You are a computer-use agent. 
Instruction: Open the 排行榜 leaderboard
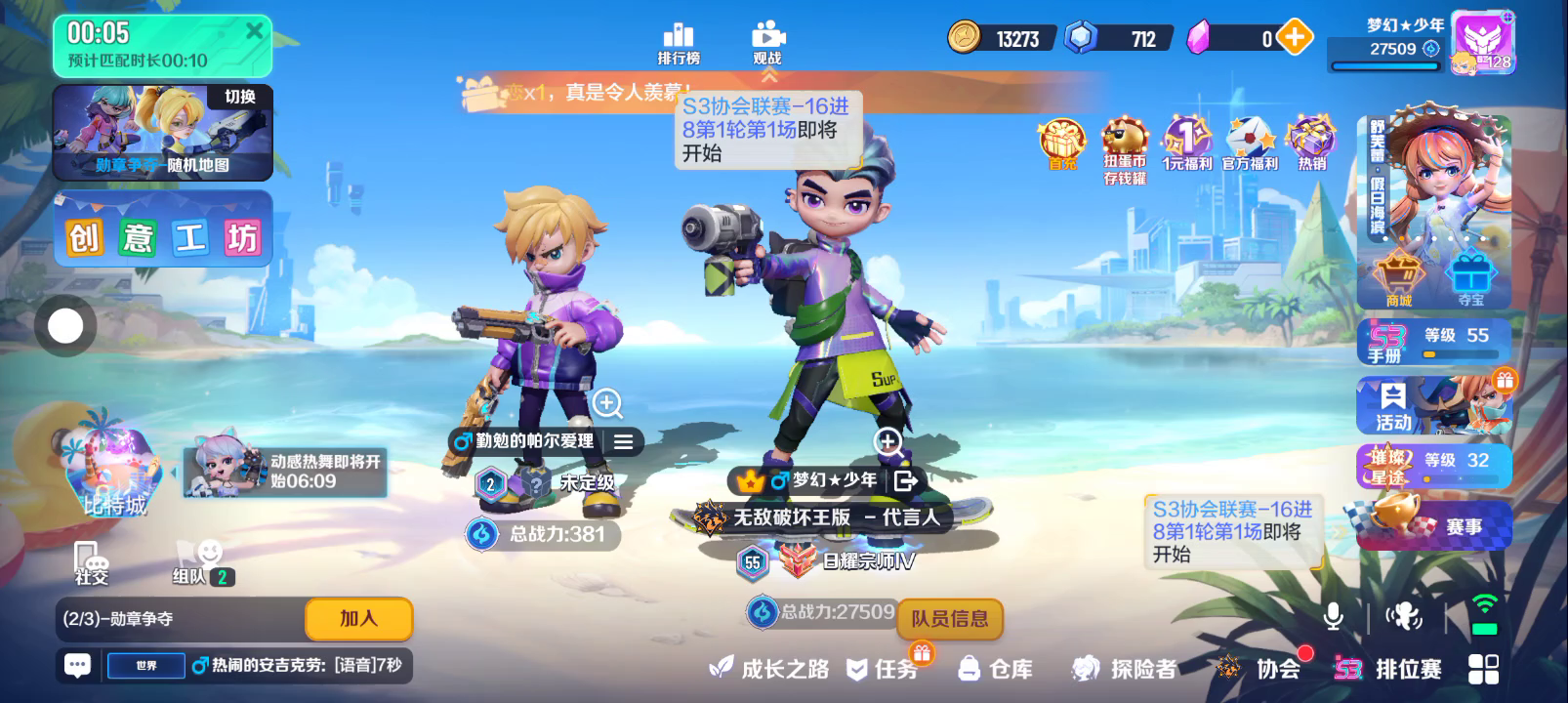[679, 43]
